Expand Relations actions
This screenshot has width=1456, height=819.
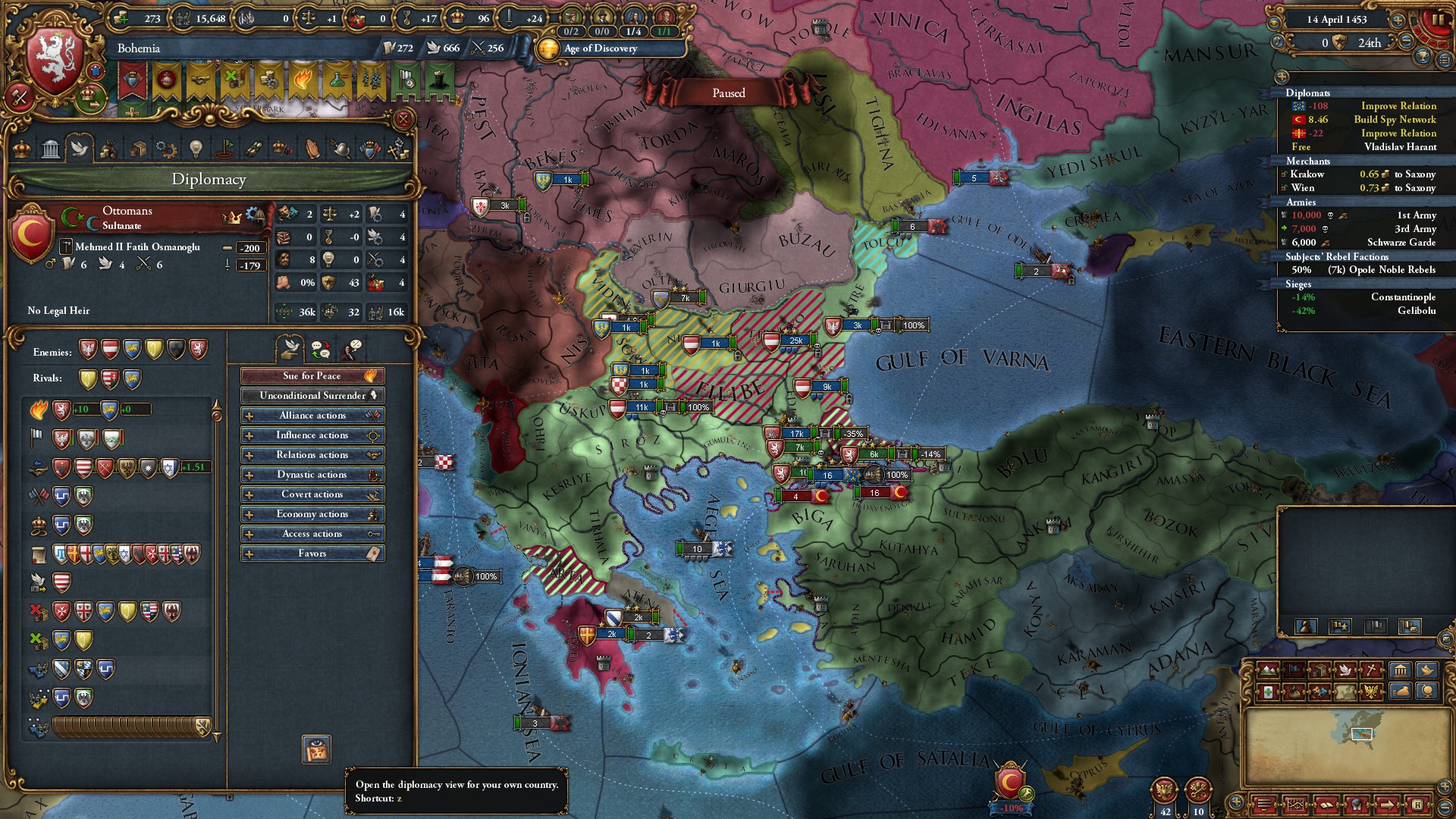(x=312, y=455)
